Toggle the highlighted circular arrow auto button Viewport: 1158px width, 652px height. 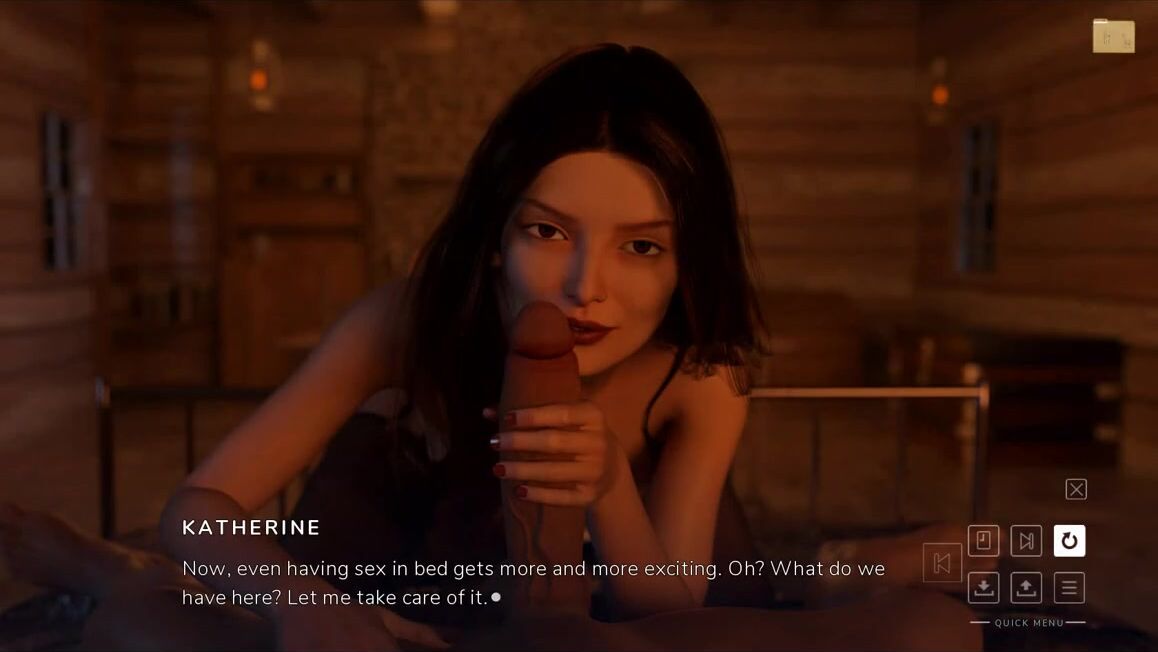tap(1069, 541)
